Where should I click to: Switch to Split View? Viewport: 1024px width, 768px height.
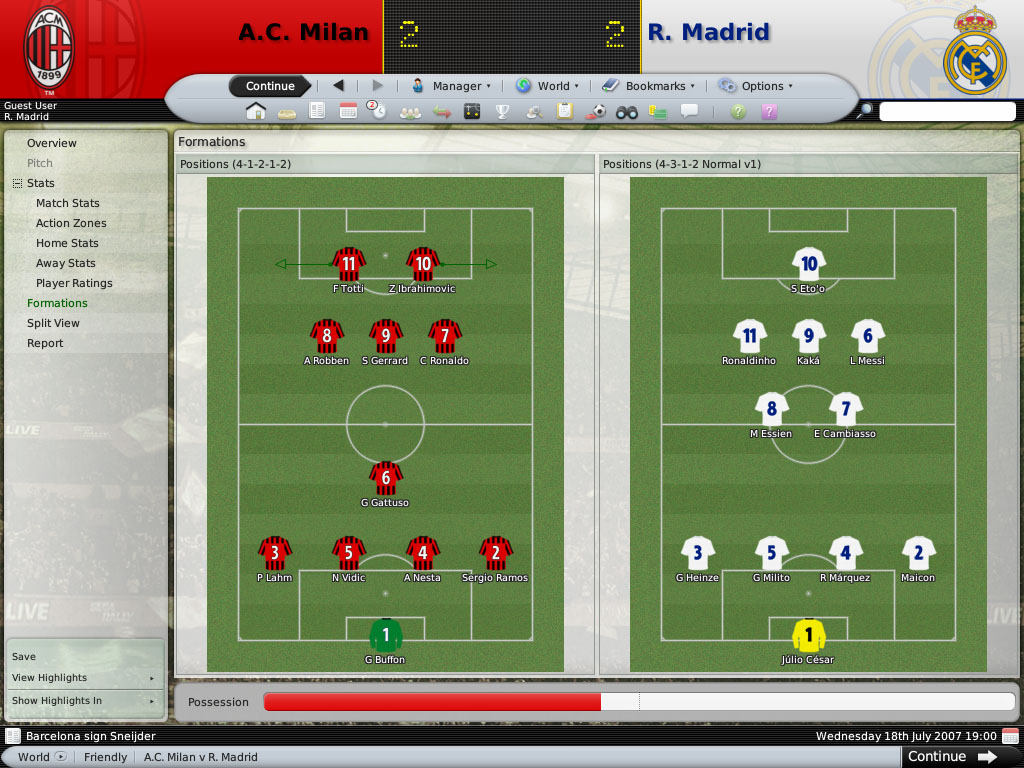coord(53,323)
